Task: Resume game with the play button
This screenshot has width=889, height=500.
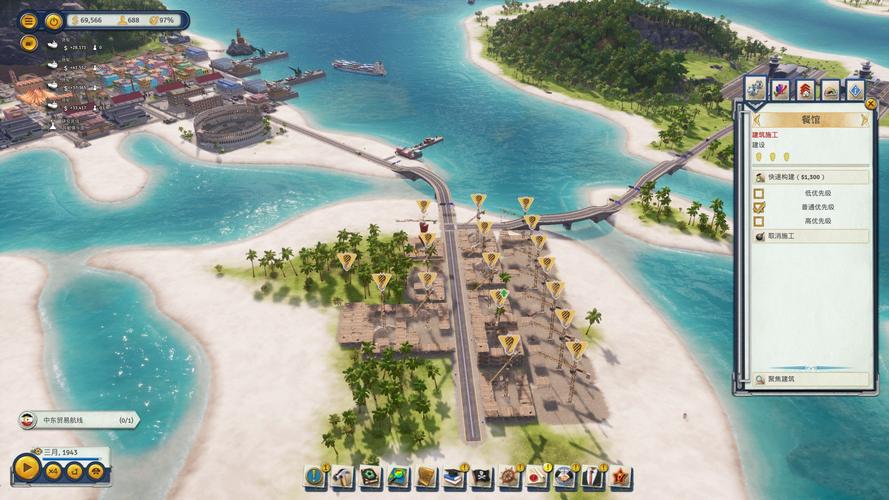Action: pyautogui.click(x=27, y=468)
